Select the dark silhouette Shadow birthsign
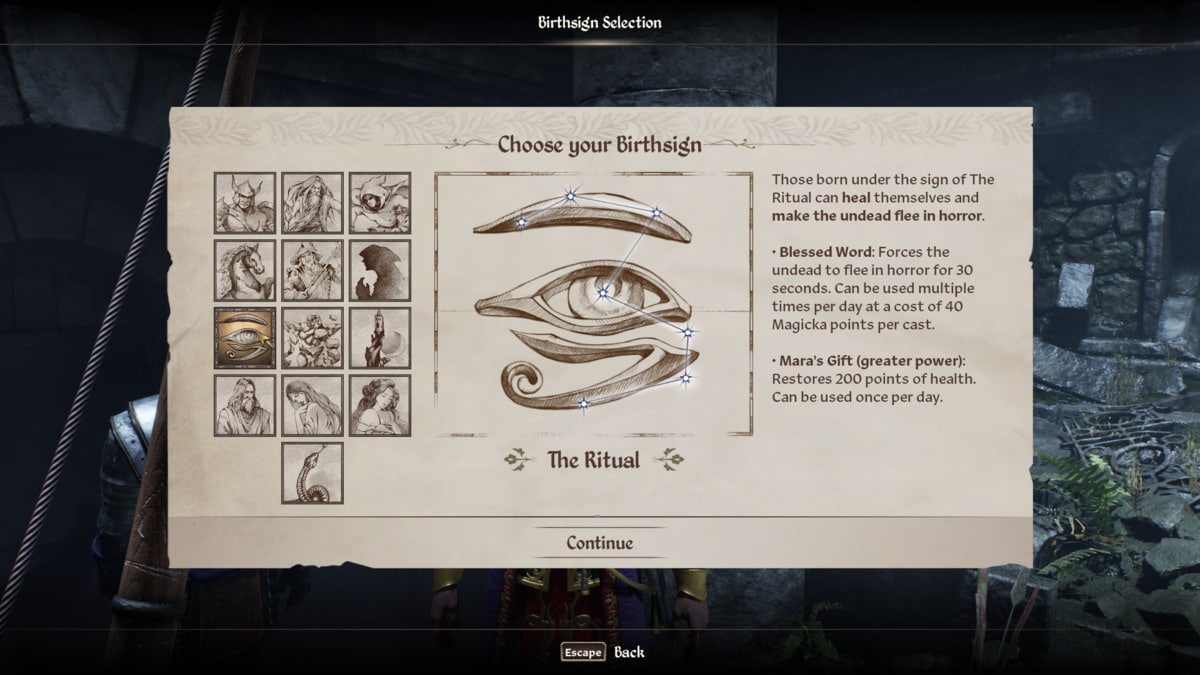Image resolution: width=1200 pixels, height=675 pixels. (380, 270)
